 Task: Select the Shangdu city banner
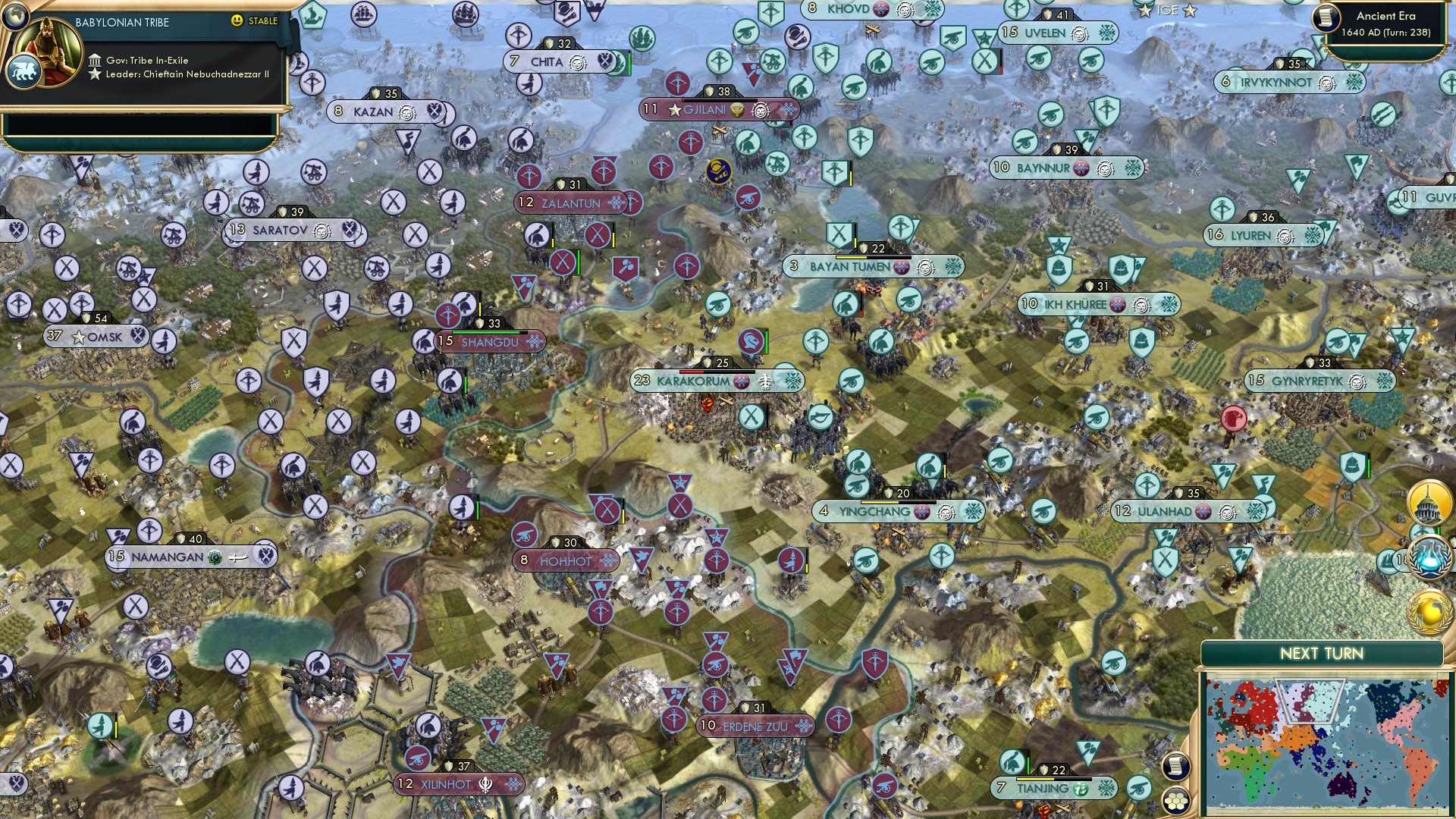[489, 342]
